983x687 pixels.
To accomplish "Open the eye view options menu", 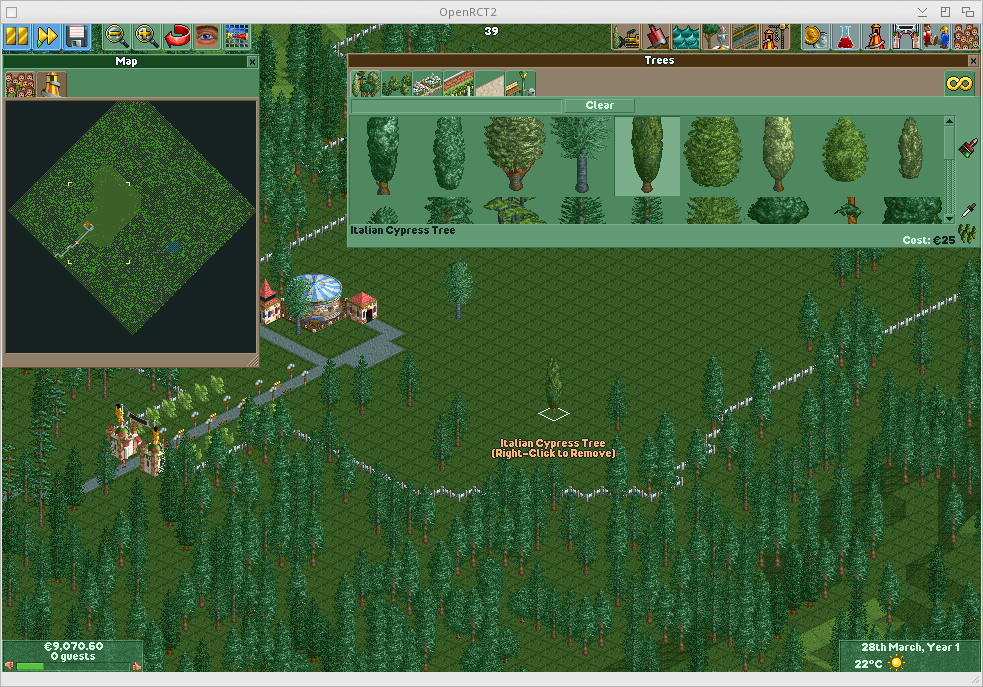I will 207,38.
